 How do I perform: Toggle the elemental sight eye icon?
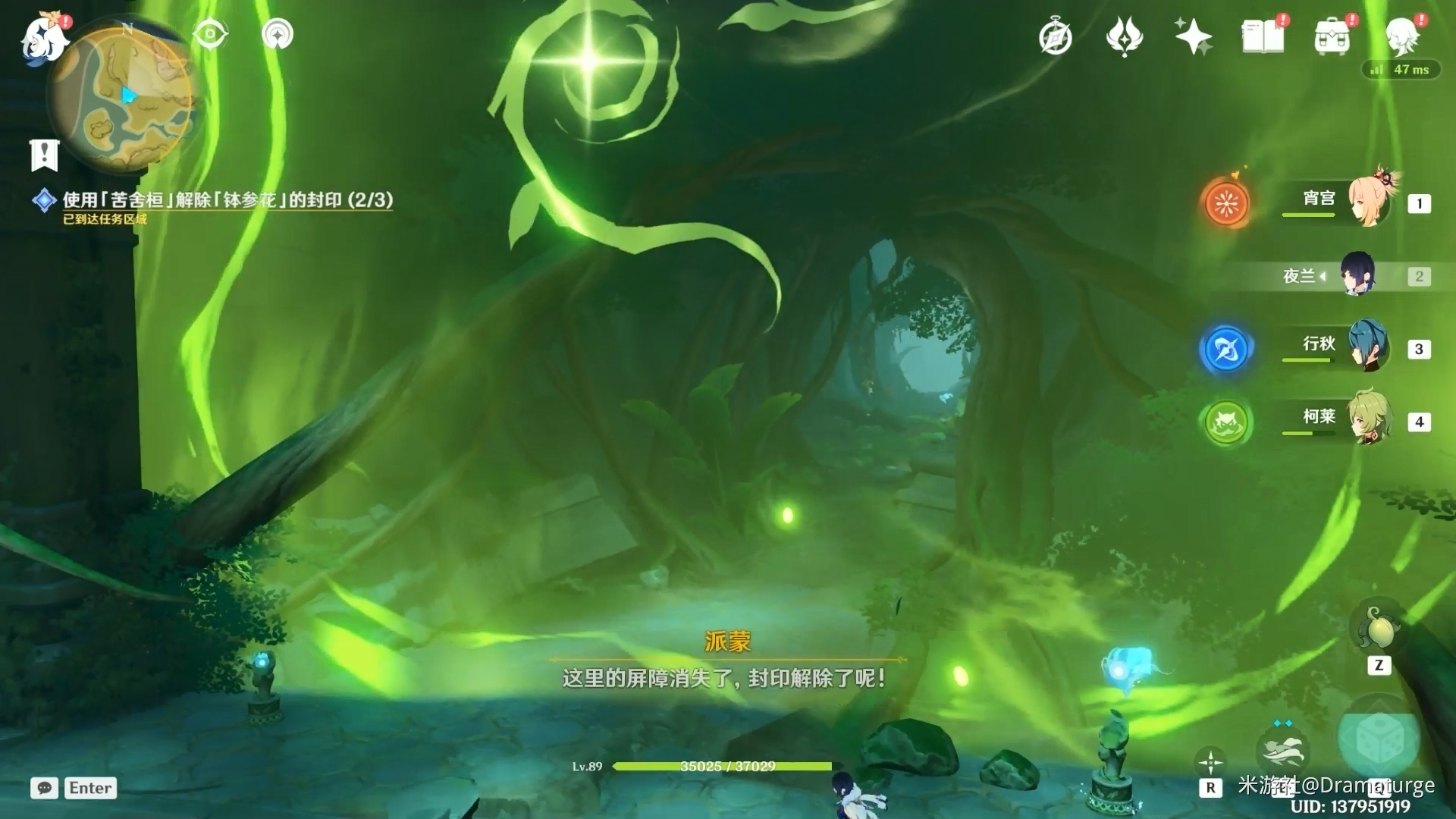(210, 35)
